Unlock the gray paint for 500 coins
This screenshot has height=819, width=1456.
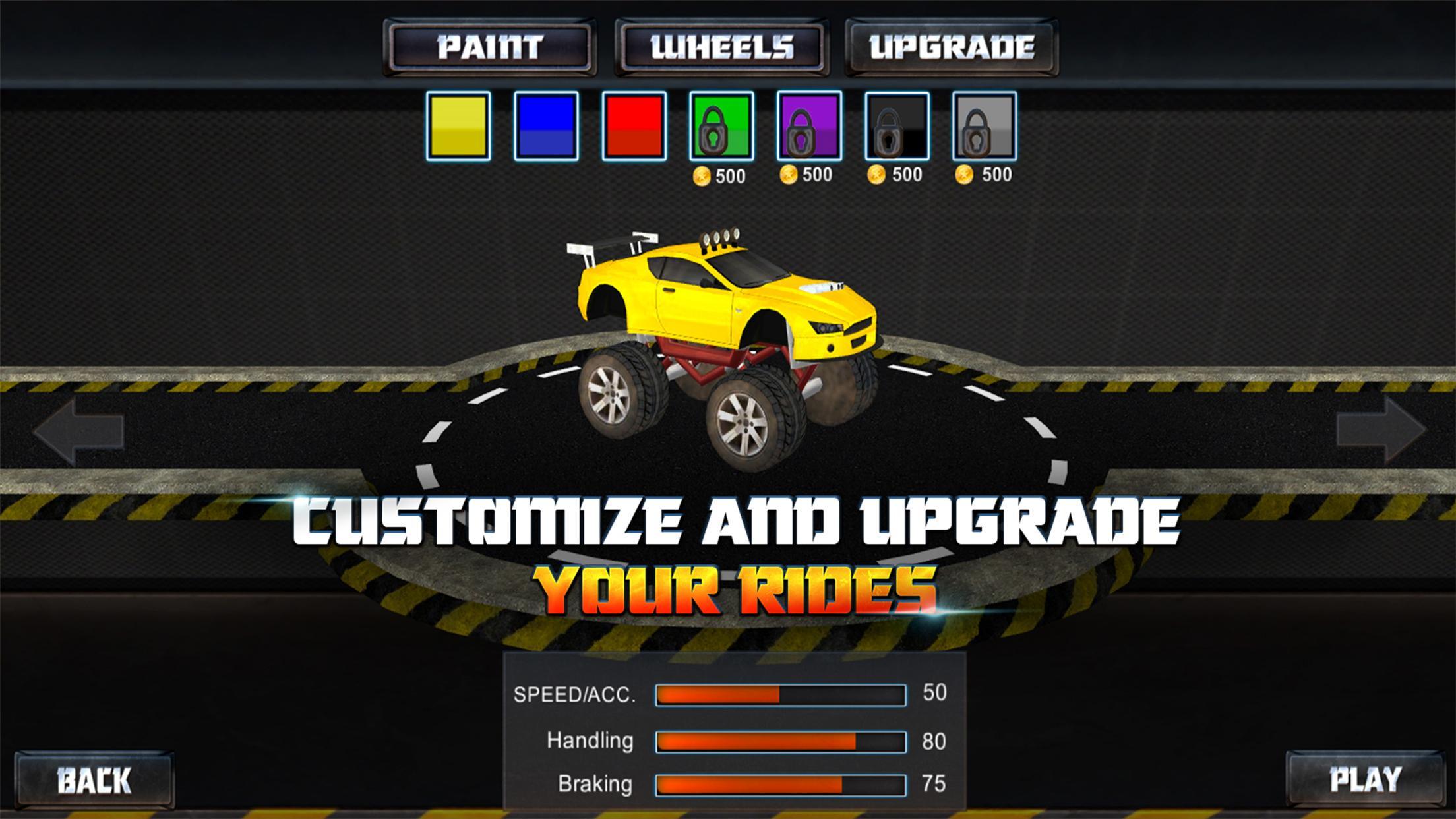[984, 127]
